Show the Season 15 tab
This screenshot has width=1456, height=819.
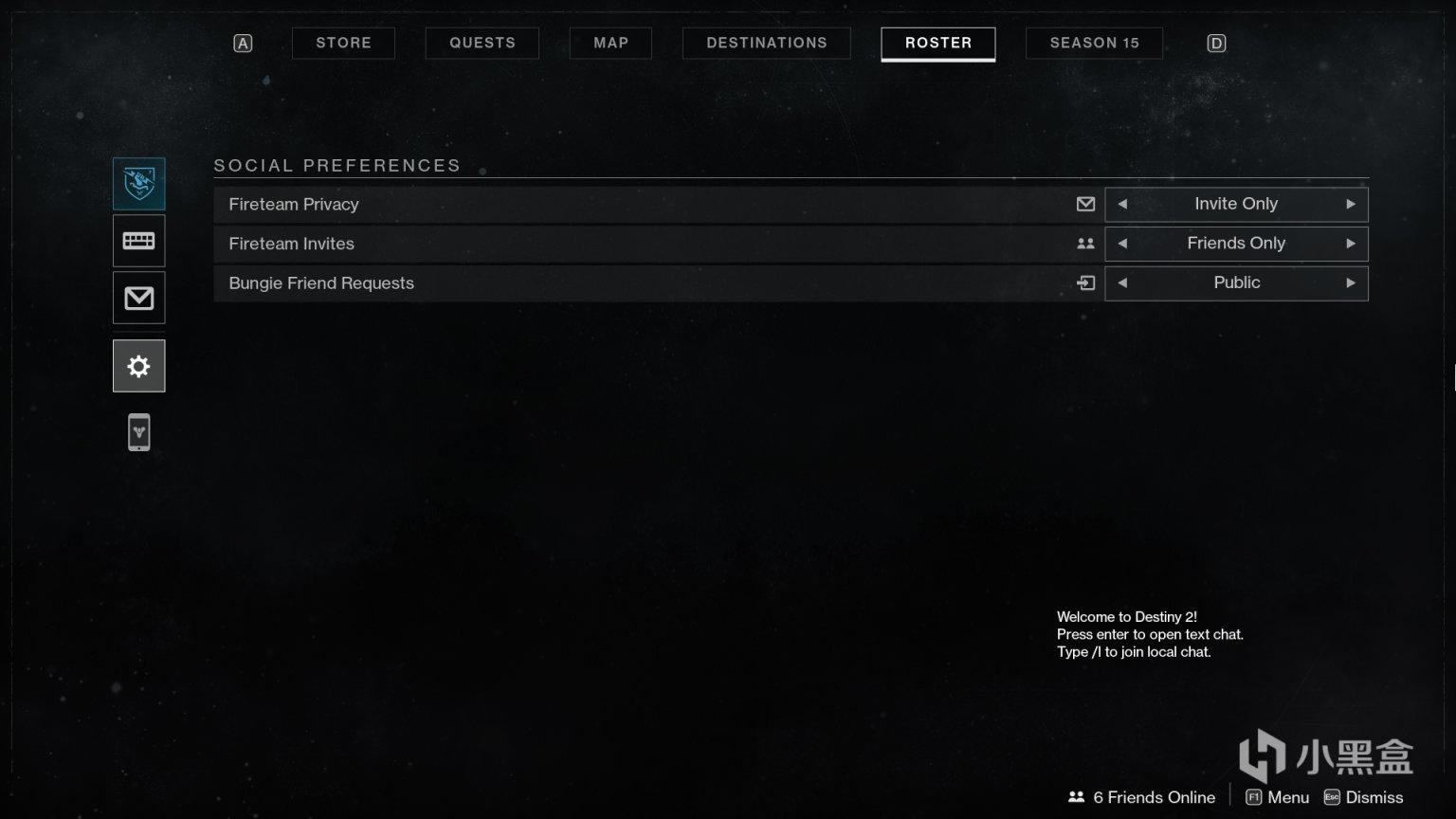point(1094,43)
